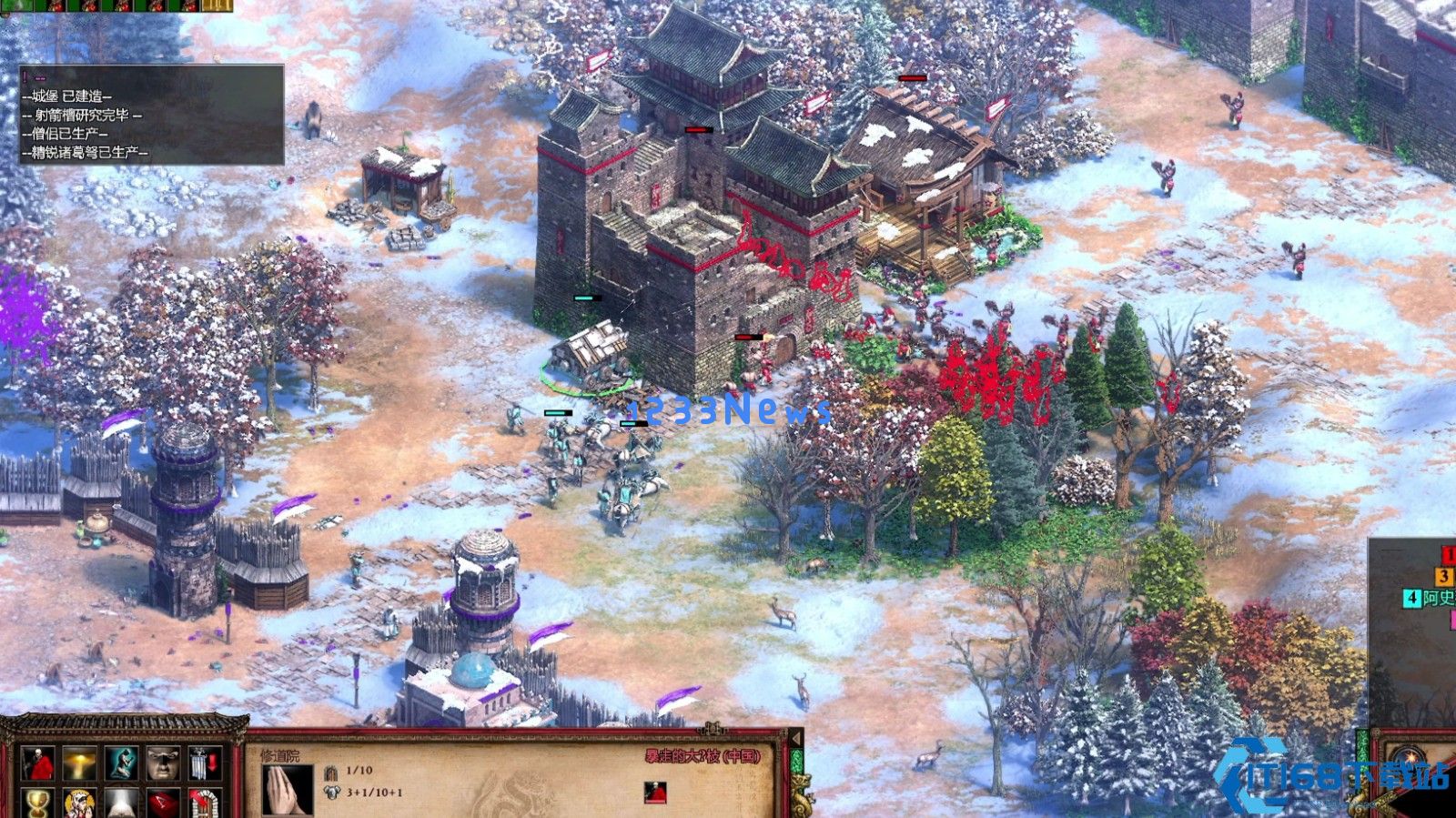Select the kneeling praying figure technology

point(122,764)
